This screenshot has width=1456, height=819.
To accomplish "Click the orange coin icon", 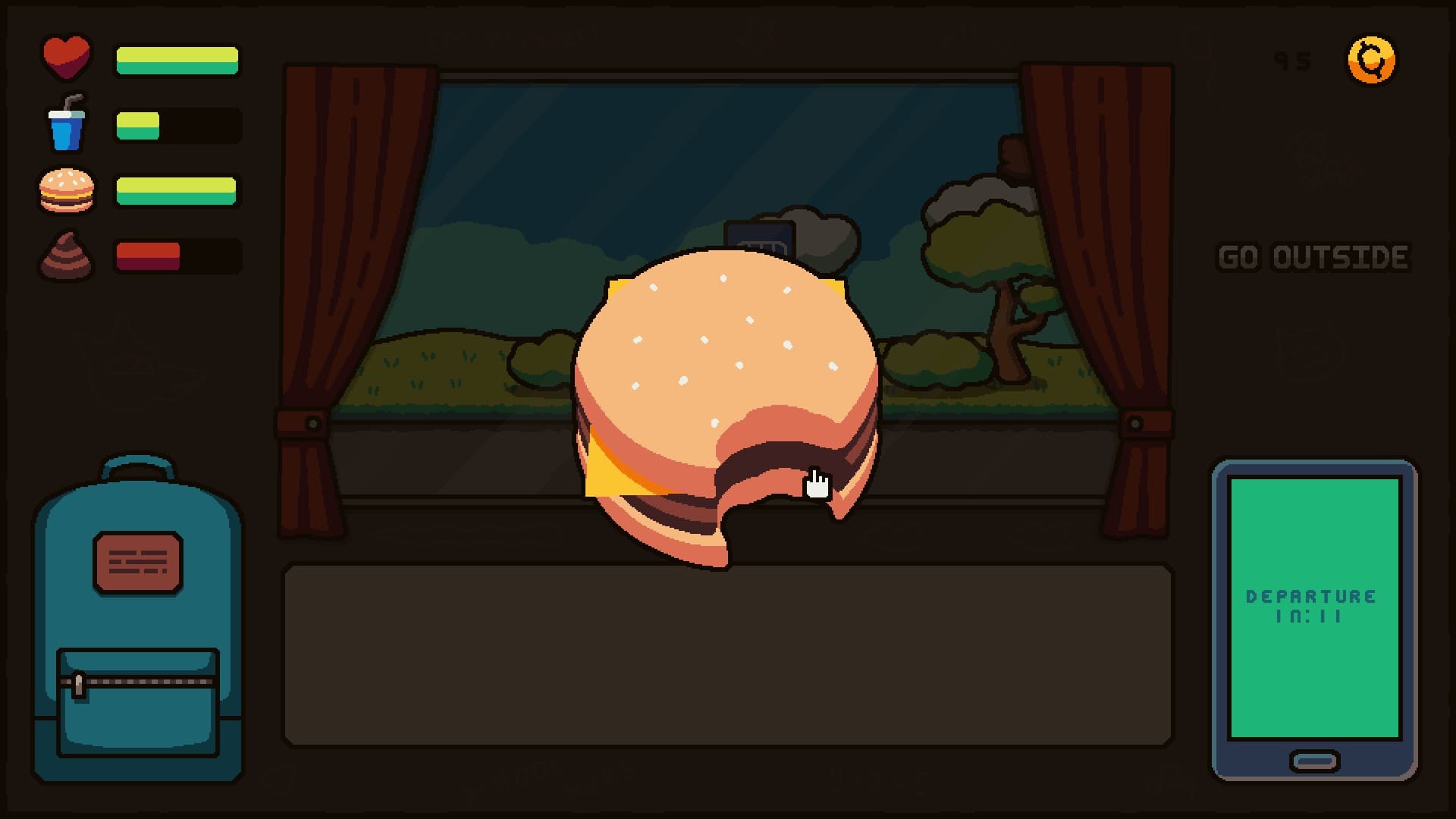I will (1371, 60).
